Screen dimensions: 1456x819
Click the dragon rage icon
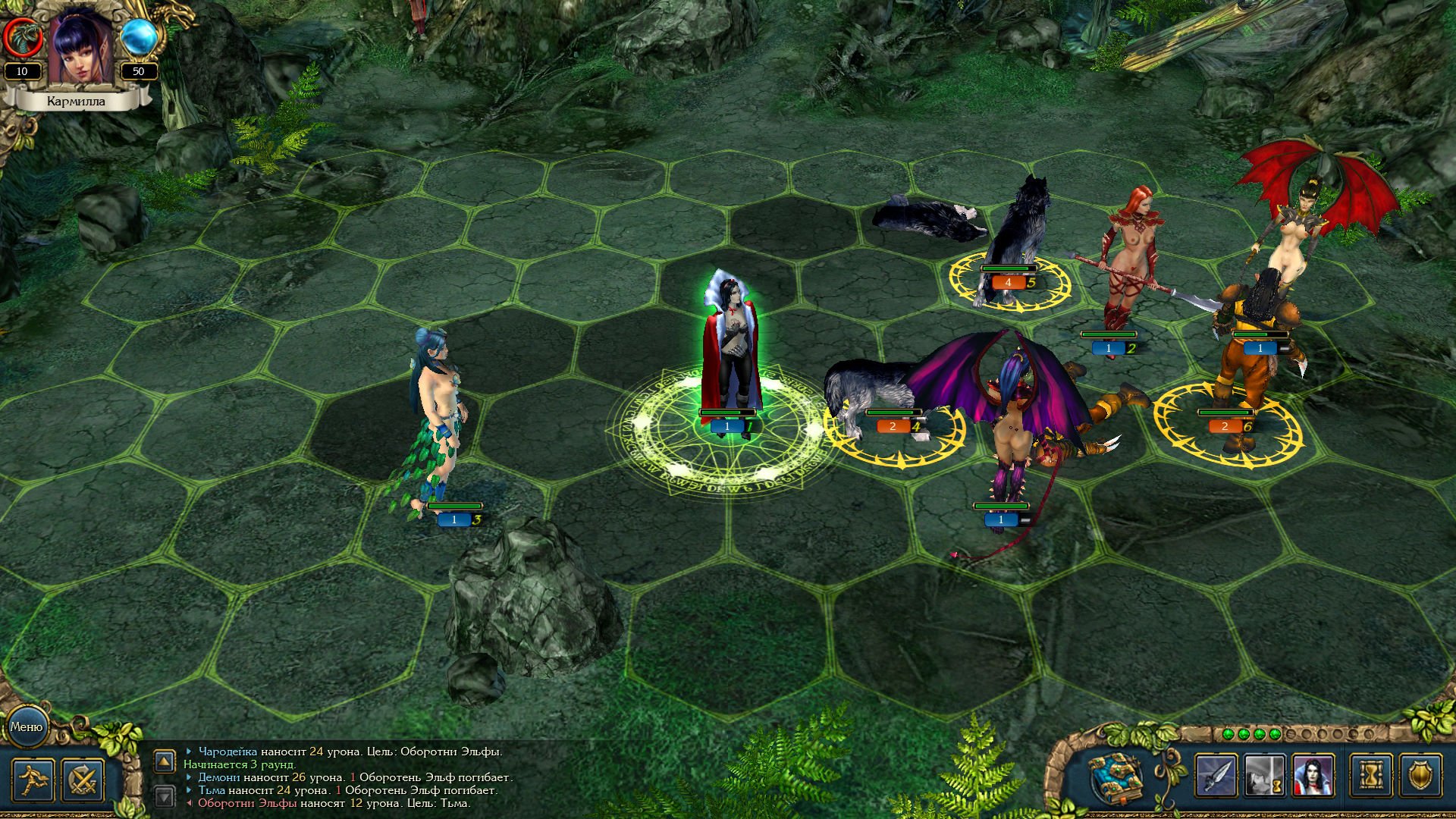(22, 36)
